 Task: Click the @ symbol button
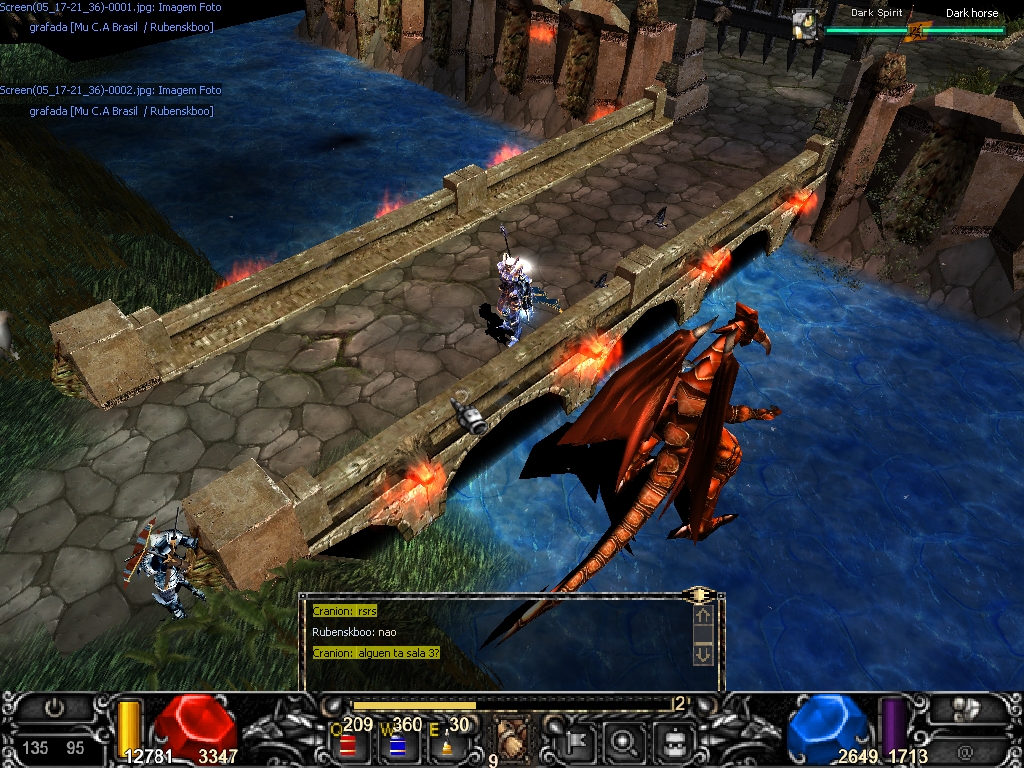pos(965,749)
